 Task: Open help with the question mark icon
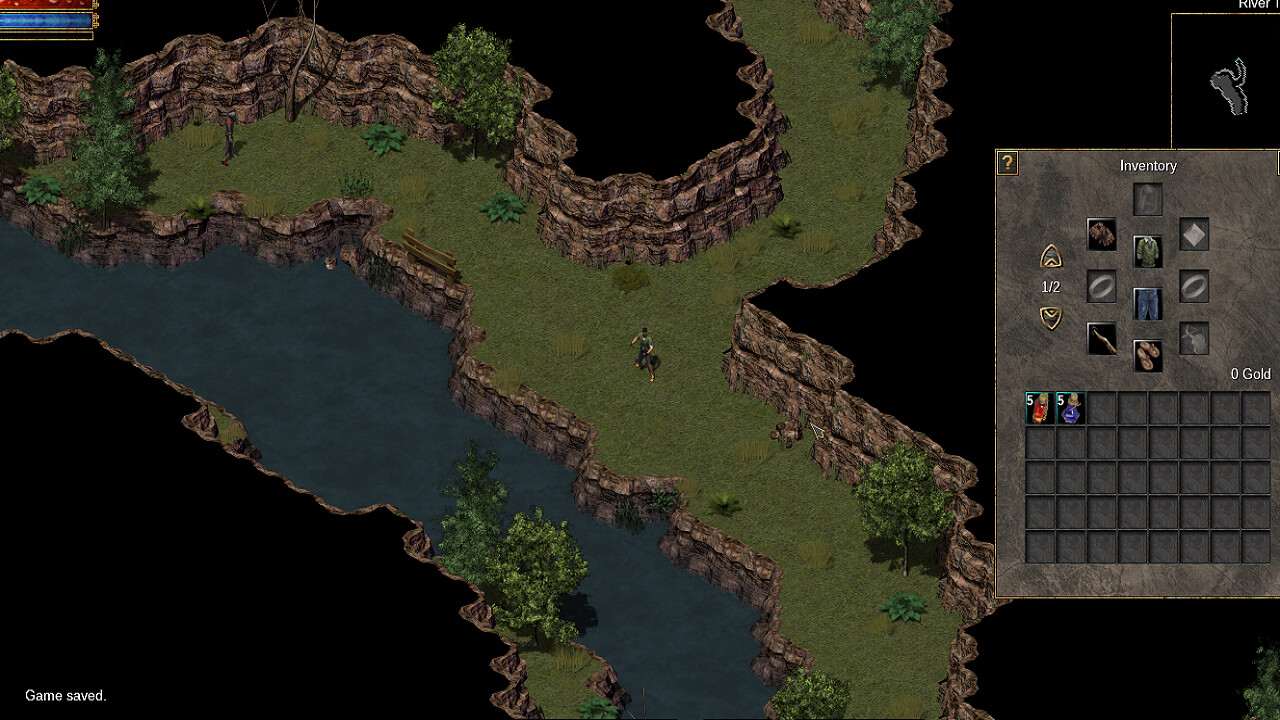coord(1007,163)
